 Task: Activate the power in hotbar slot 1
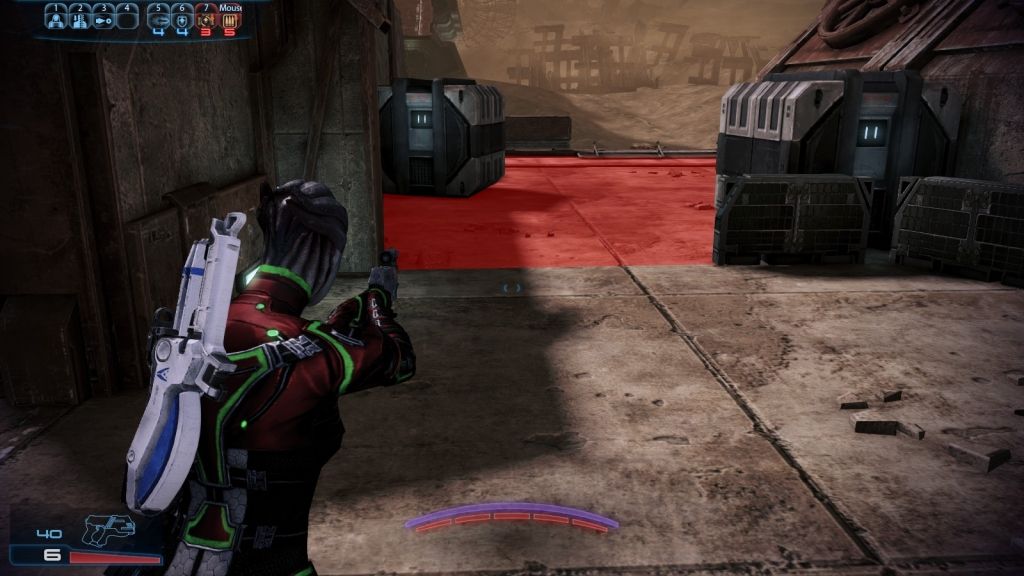coord(57,18)
